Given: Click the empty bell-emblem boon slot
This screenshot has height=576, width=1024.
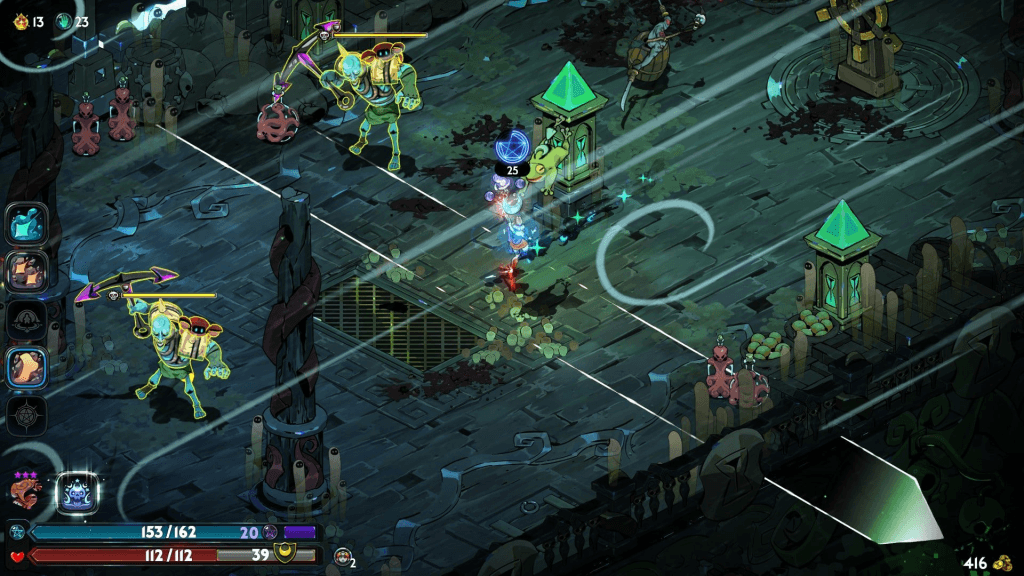Looking at the screenshot, I should [25, 320].
